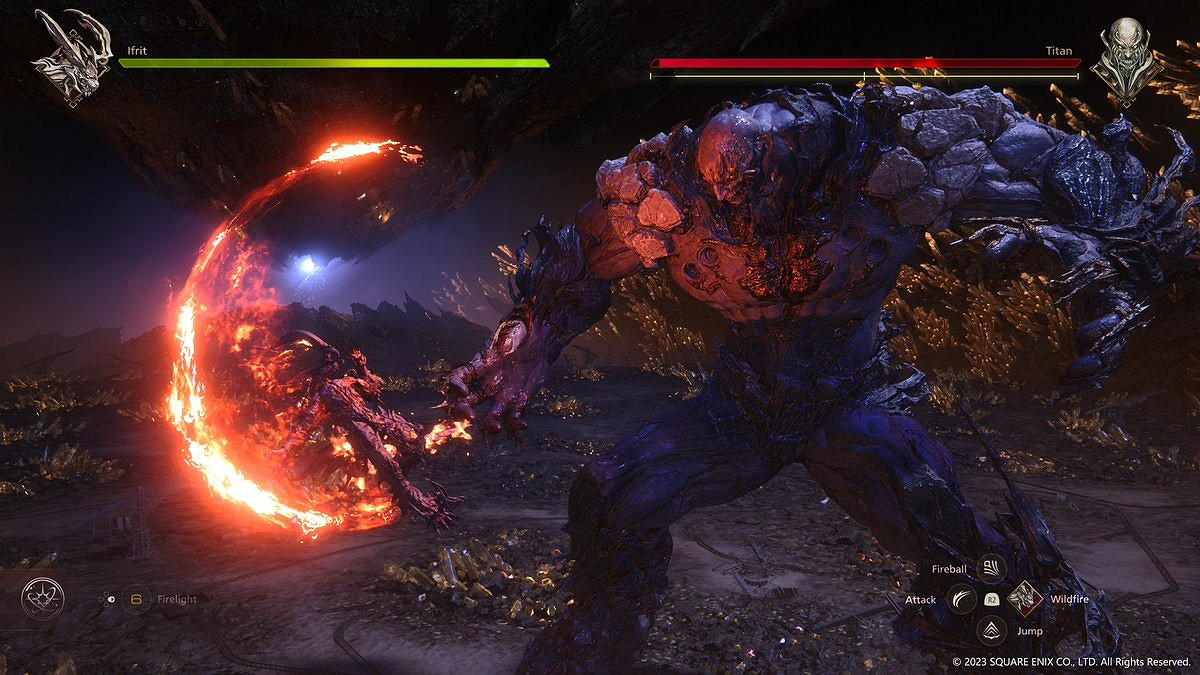
Task: Select the Attack claw icon
Action: 962,599
